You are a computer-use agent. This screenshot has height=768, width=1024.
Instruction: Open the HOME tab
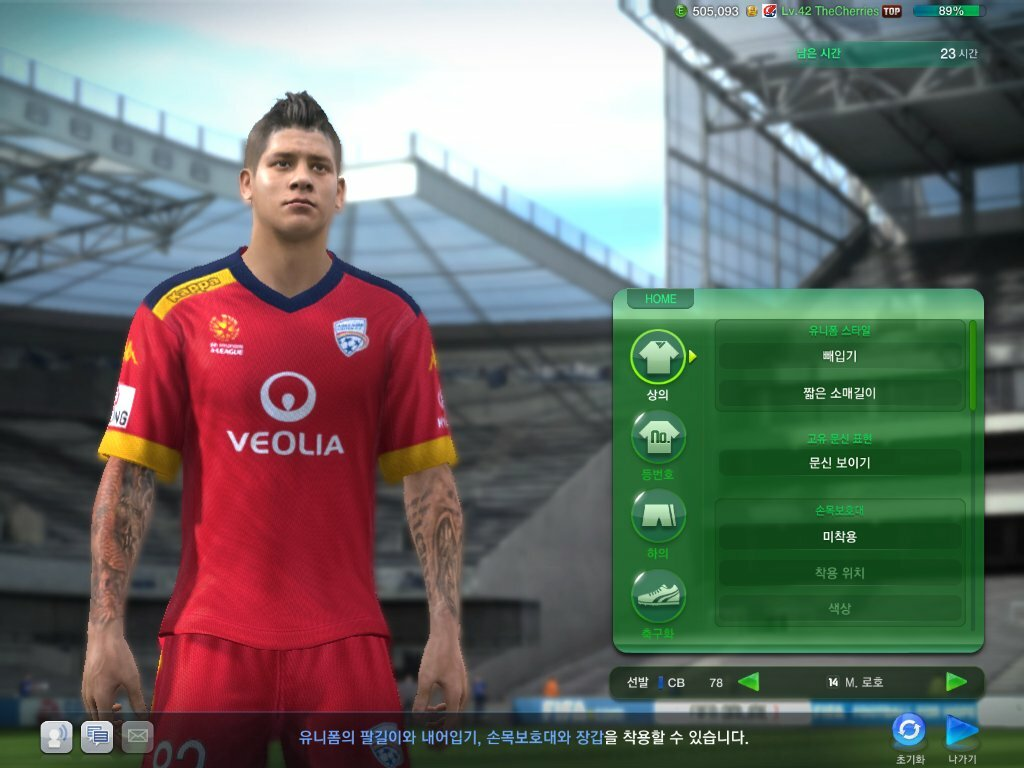tap(660, 299)
